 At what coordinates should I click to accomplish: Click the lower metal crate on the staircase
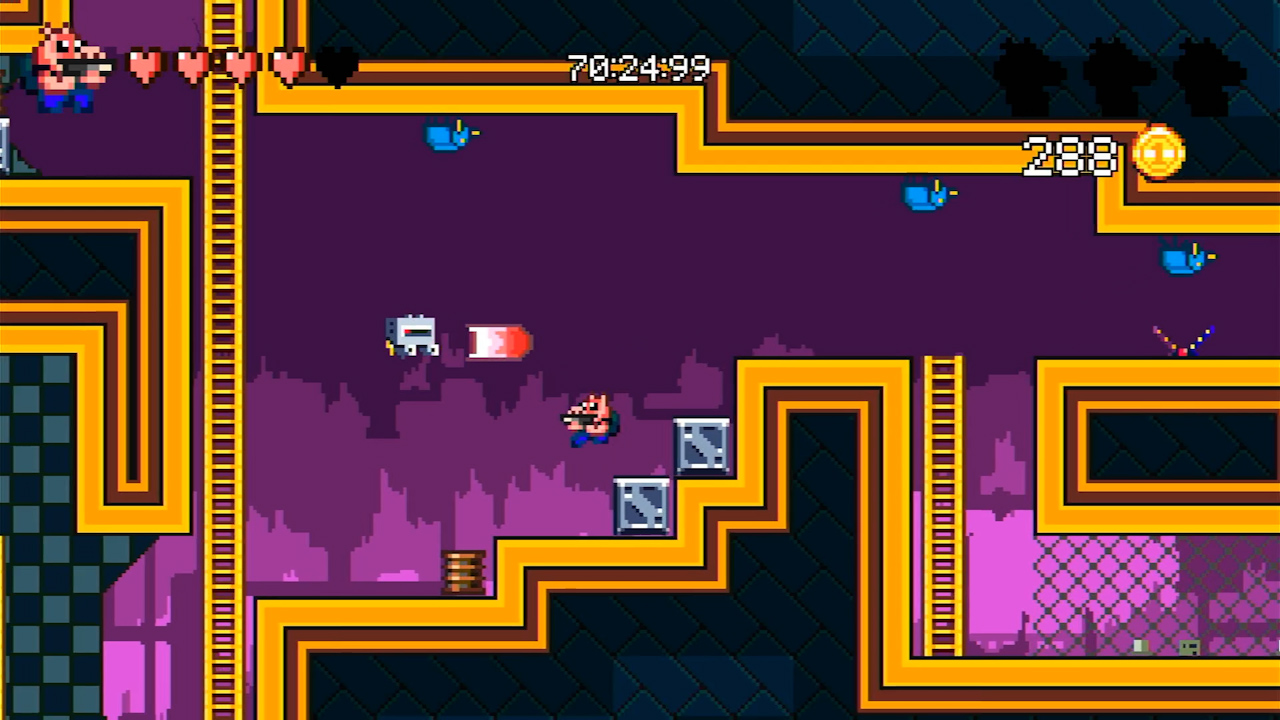[641, 503]
